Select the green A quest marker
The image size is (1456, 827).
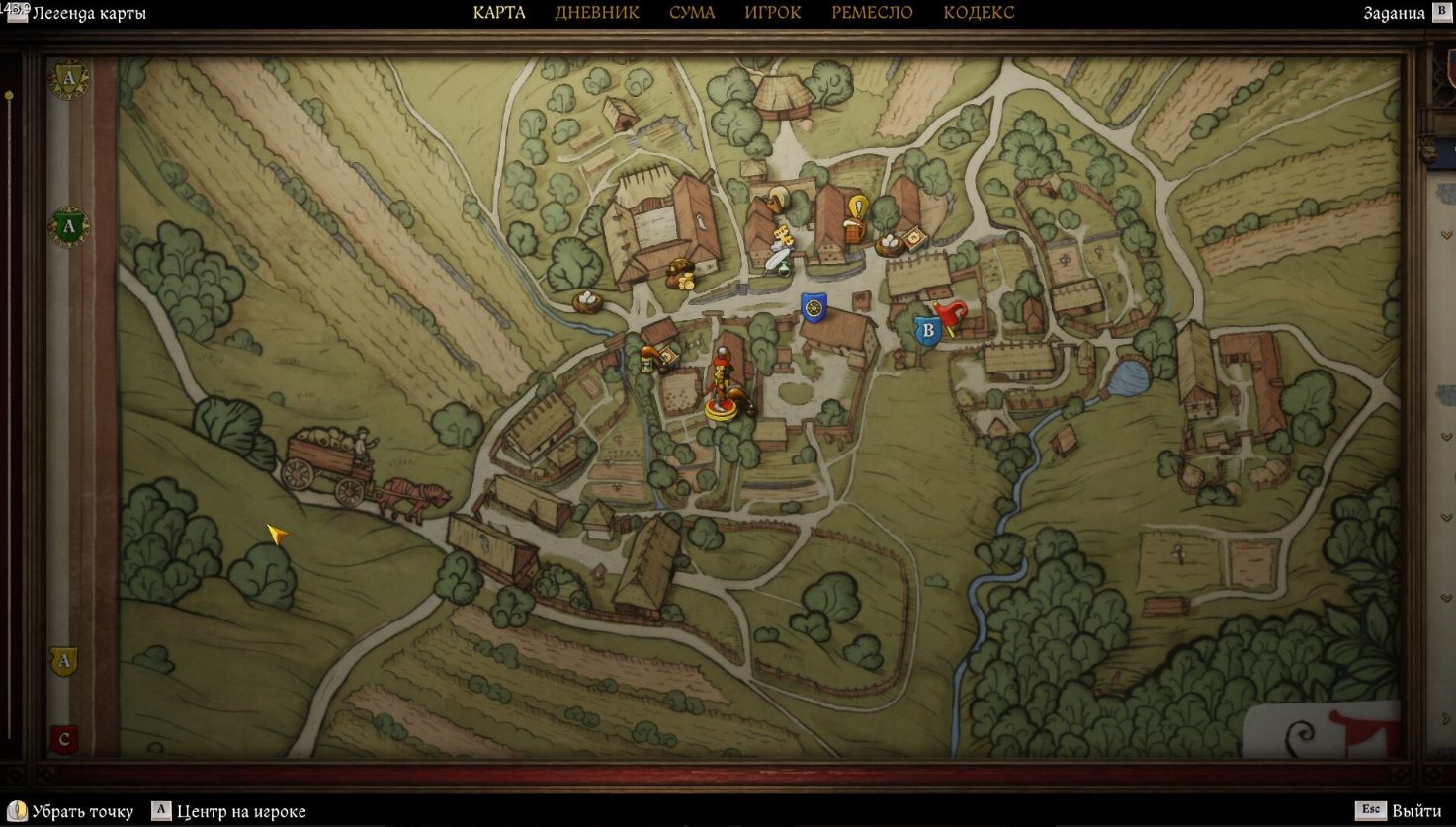(68, 227)
